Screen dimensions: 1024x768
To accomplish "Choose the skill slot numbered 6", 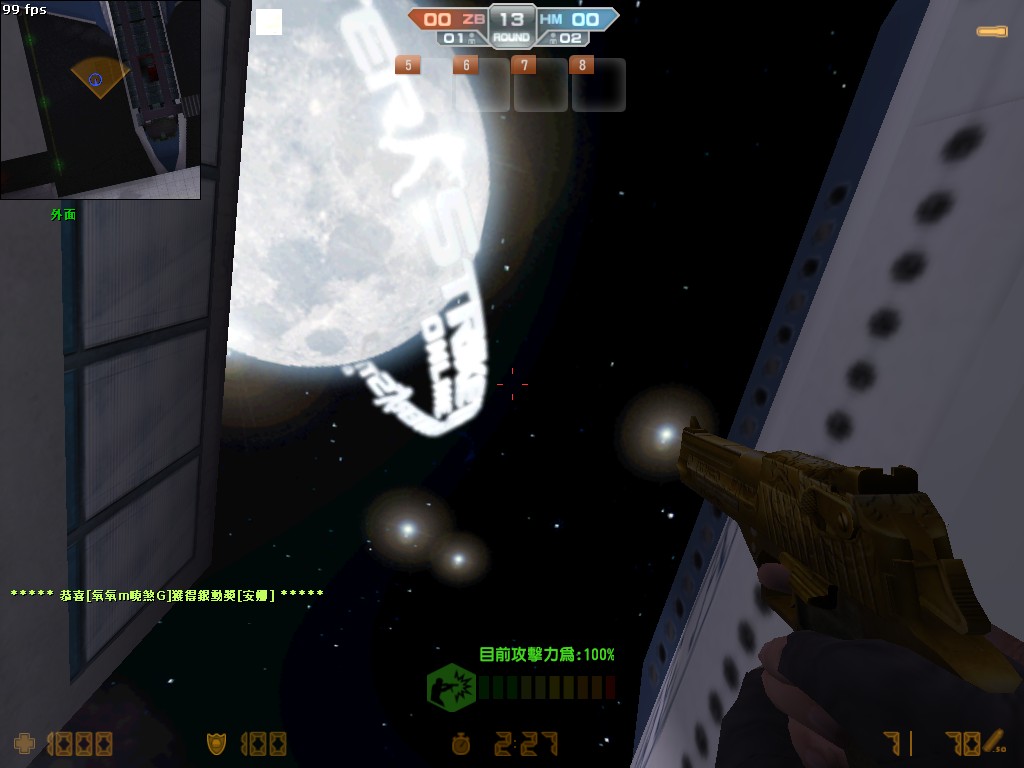I will (484, 84).
